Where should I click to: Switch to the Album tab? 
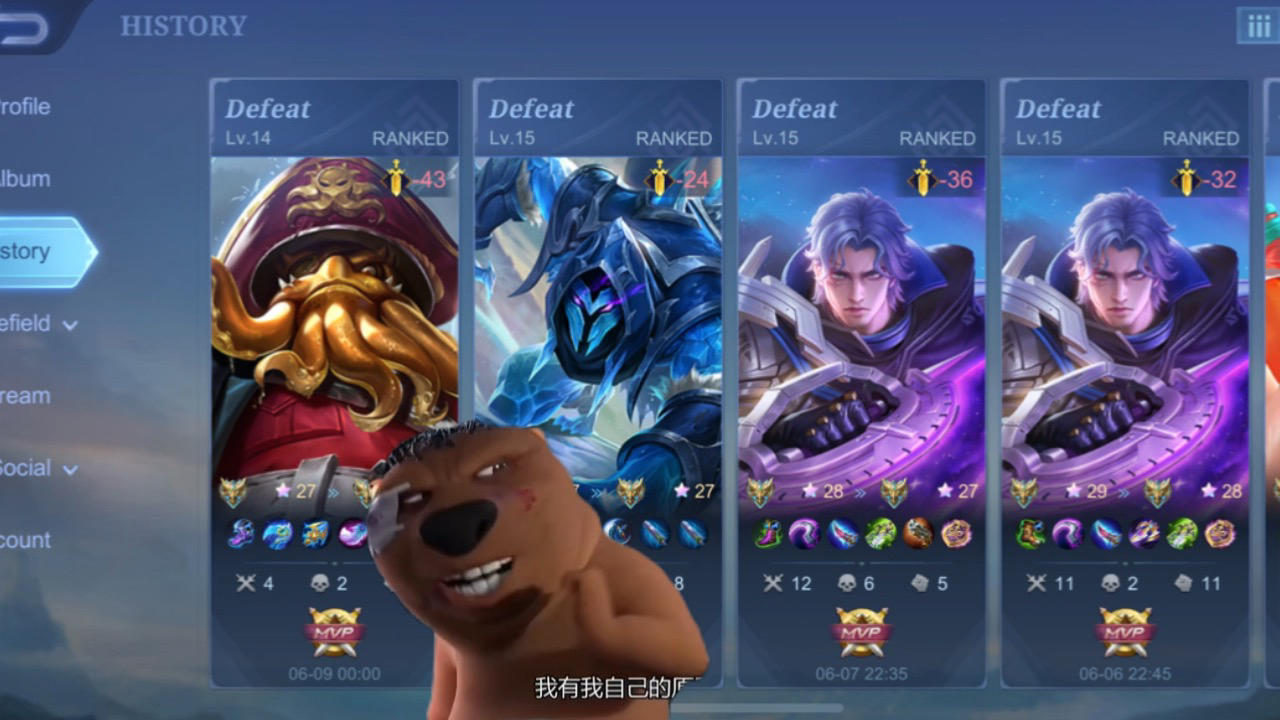23,179
